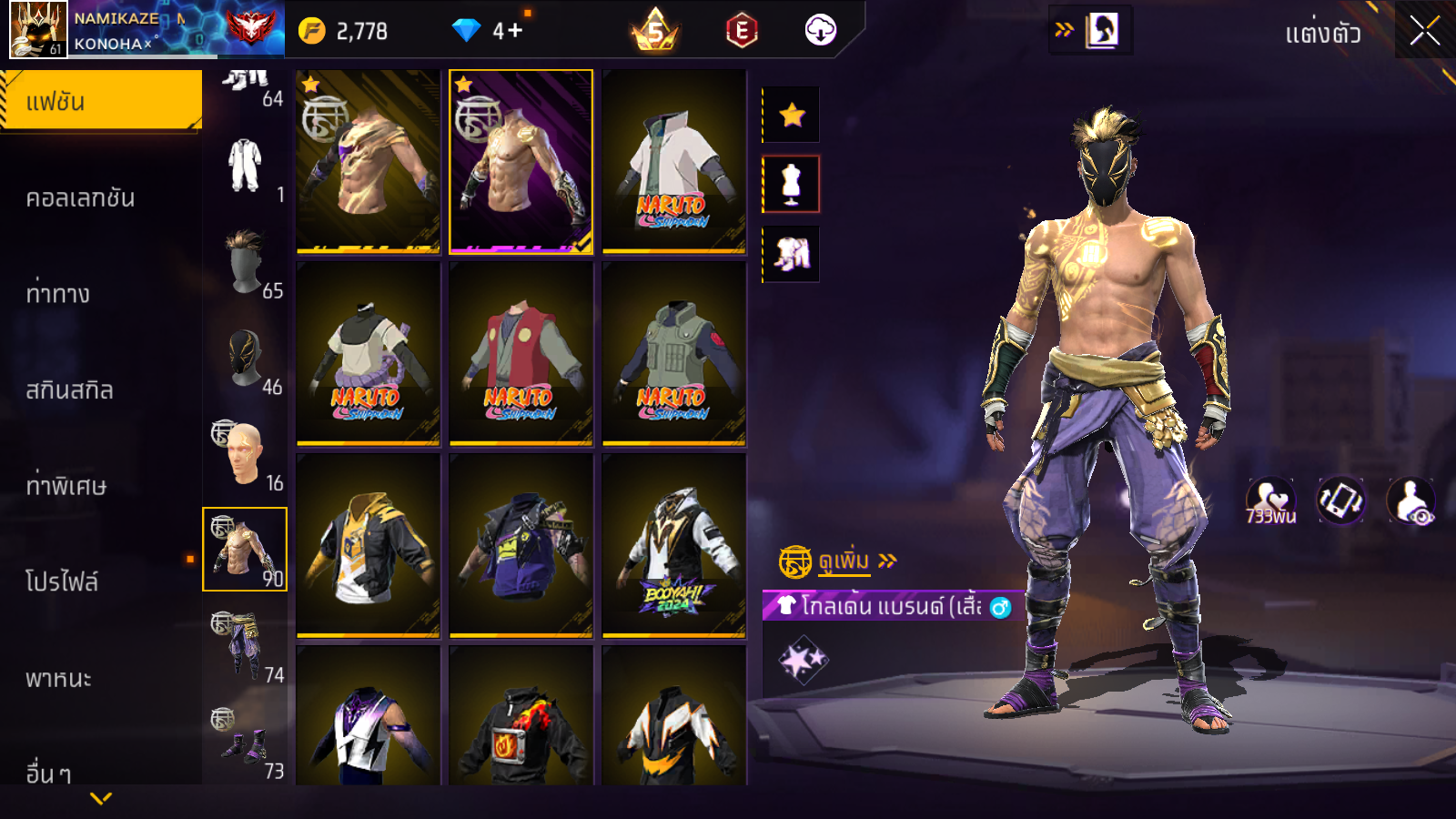This screenshot has width=1456, height=819.
Task: Select the สกินสกิล tab
Action: click(70, 390)
